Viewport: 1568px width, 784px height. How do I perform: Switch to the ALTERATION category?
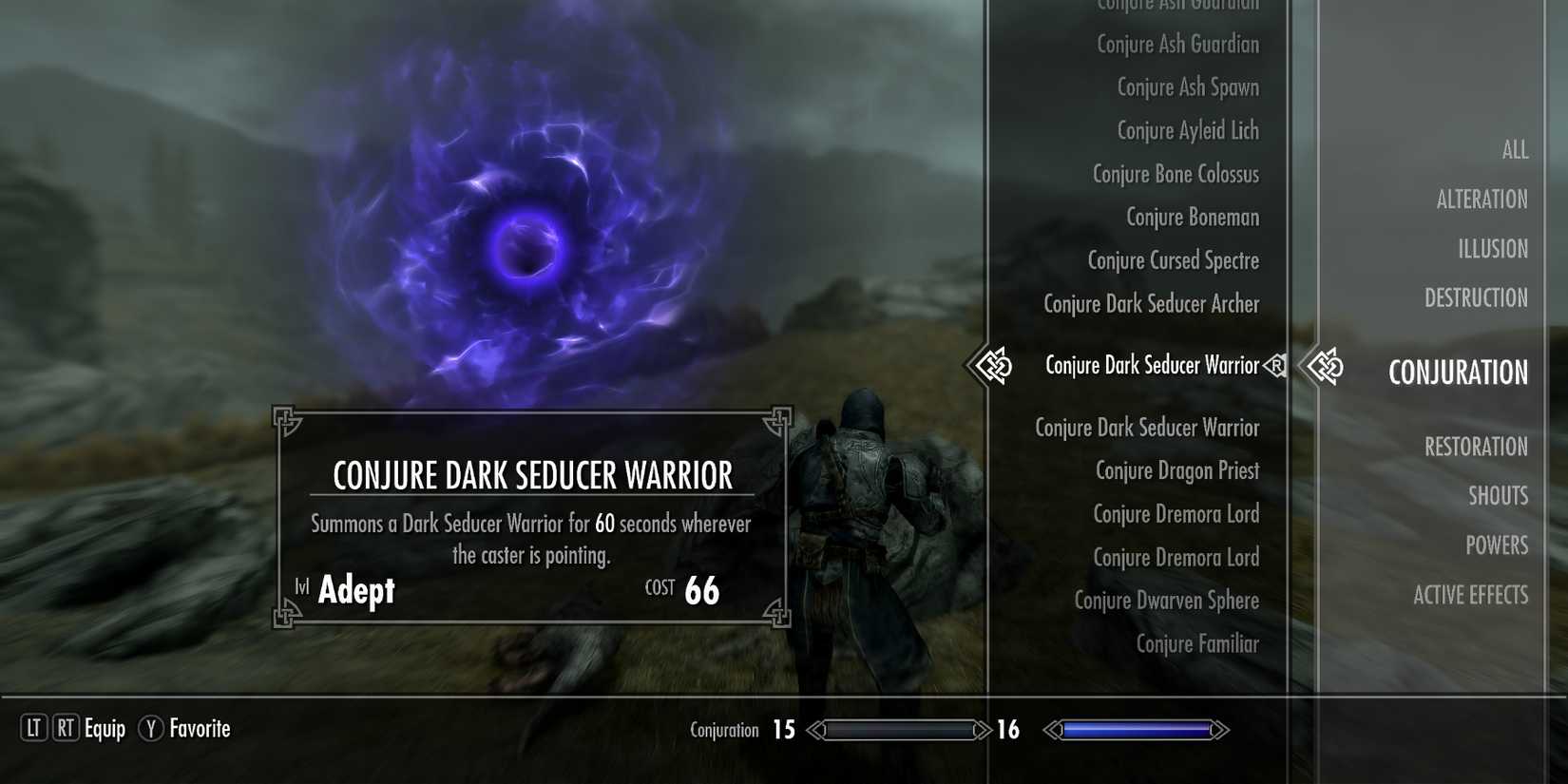tap(1482, 199)
